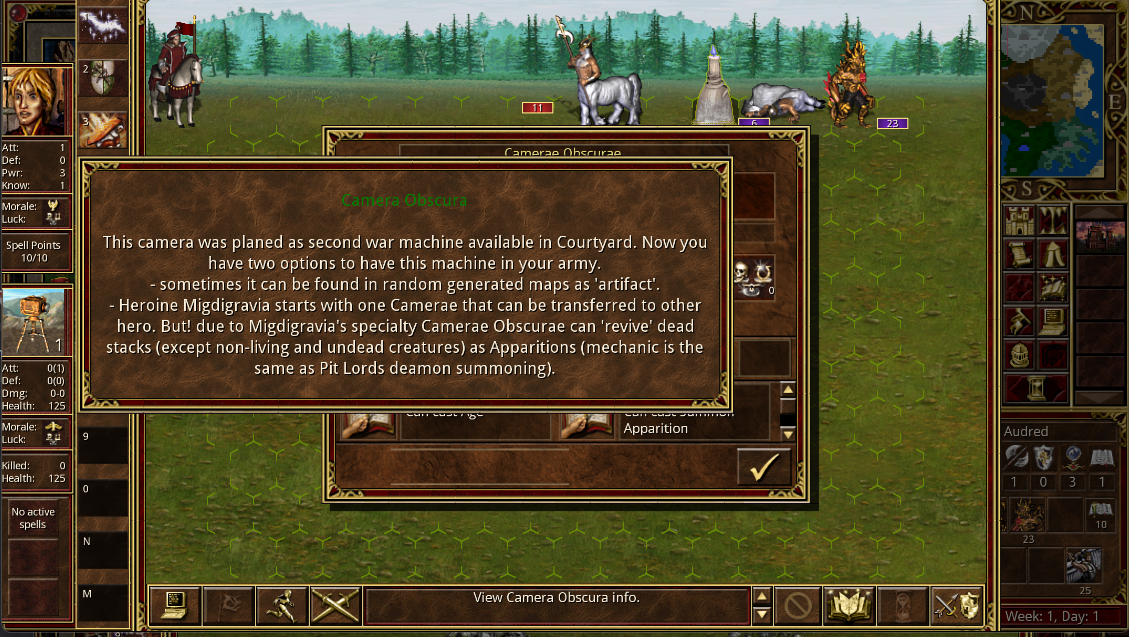The image size is (1129, 637).
Task: Select the Camera Obscura unit portrait
Action: coord(36,321)
